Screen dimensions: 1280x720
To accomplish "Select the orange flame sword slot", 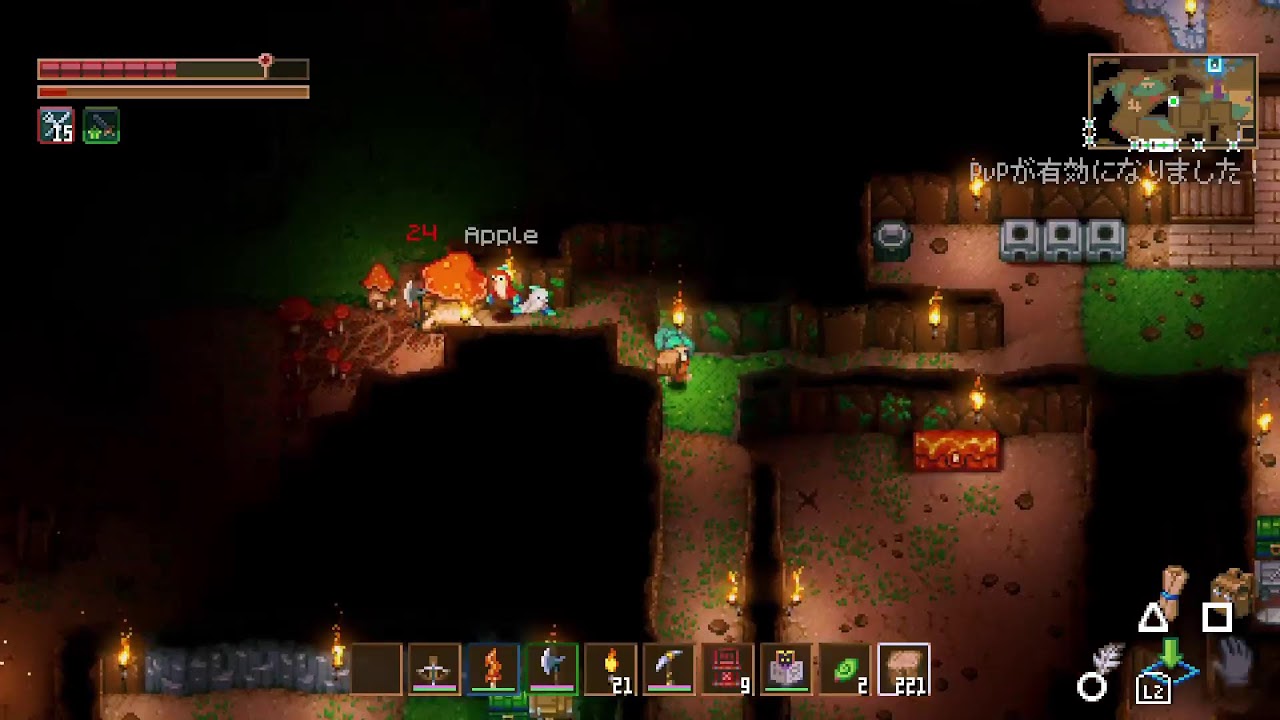I will [x=493, y=669].
